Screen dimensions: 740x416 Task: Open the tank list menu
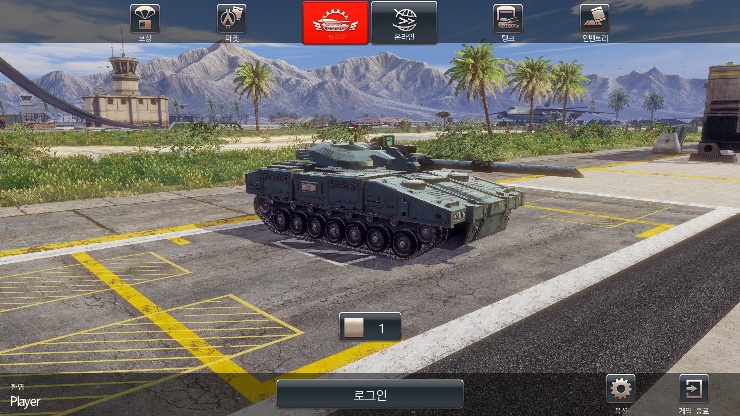point(508,20)
